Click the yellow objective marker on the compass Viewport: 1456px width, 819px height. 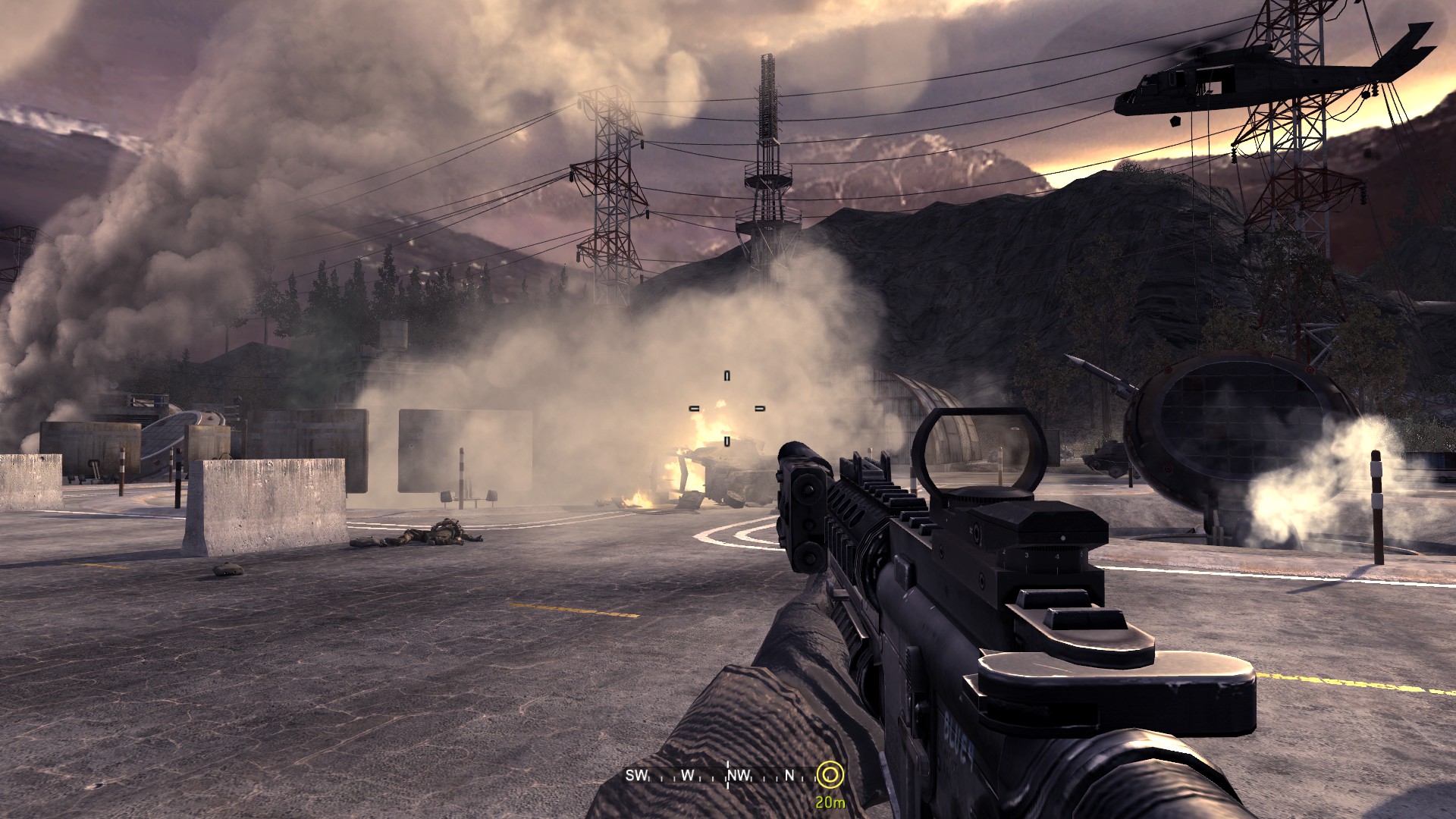tap(830, 775)
